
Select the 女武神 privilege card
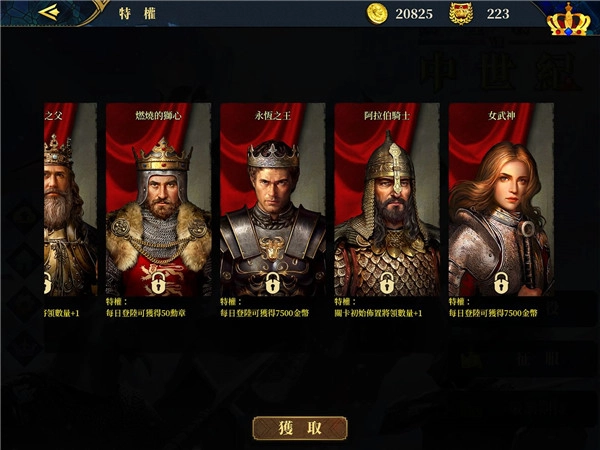click(x=501, y=200)
